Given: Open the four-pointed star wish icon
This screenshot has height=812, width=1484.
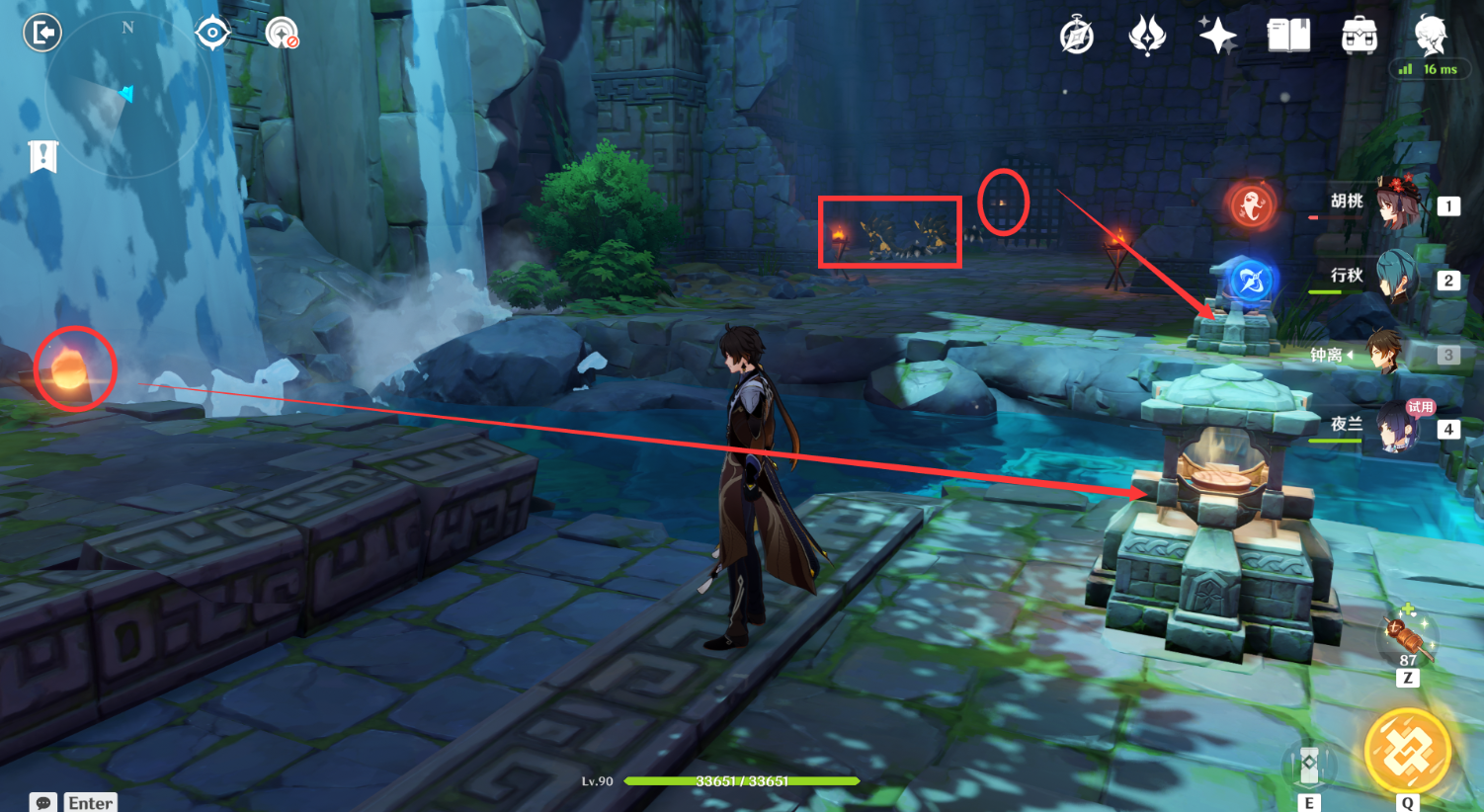Looking at the screenshot, I should click(x=1217, y=37).
